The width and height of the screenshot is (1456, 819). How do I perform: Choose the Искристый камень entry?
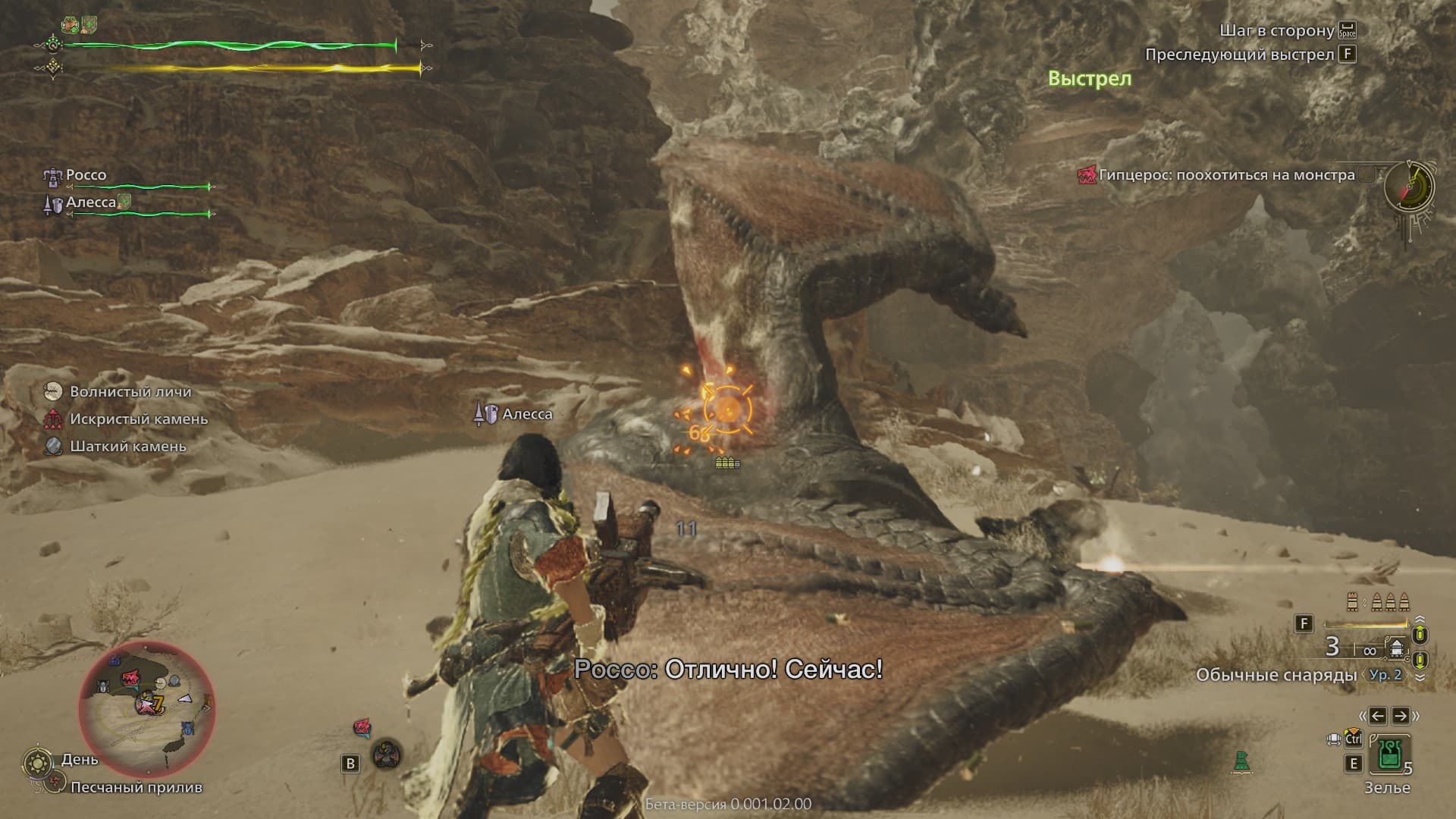coord(138,419)
